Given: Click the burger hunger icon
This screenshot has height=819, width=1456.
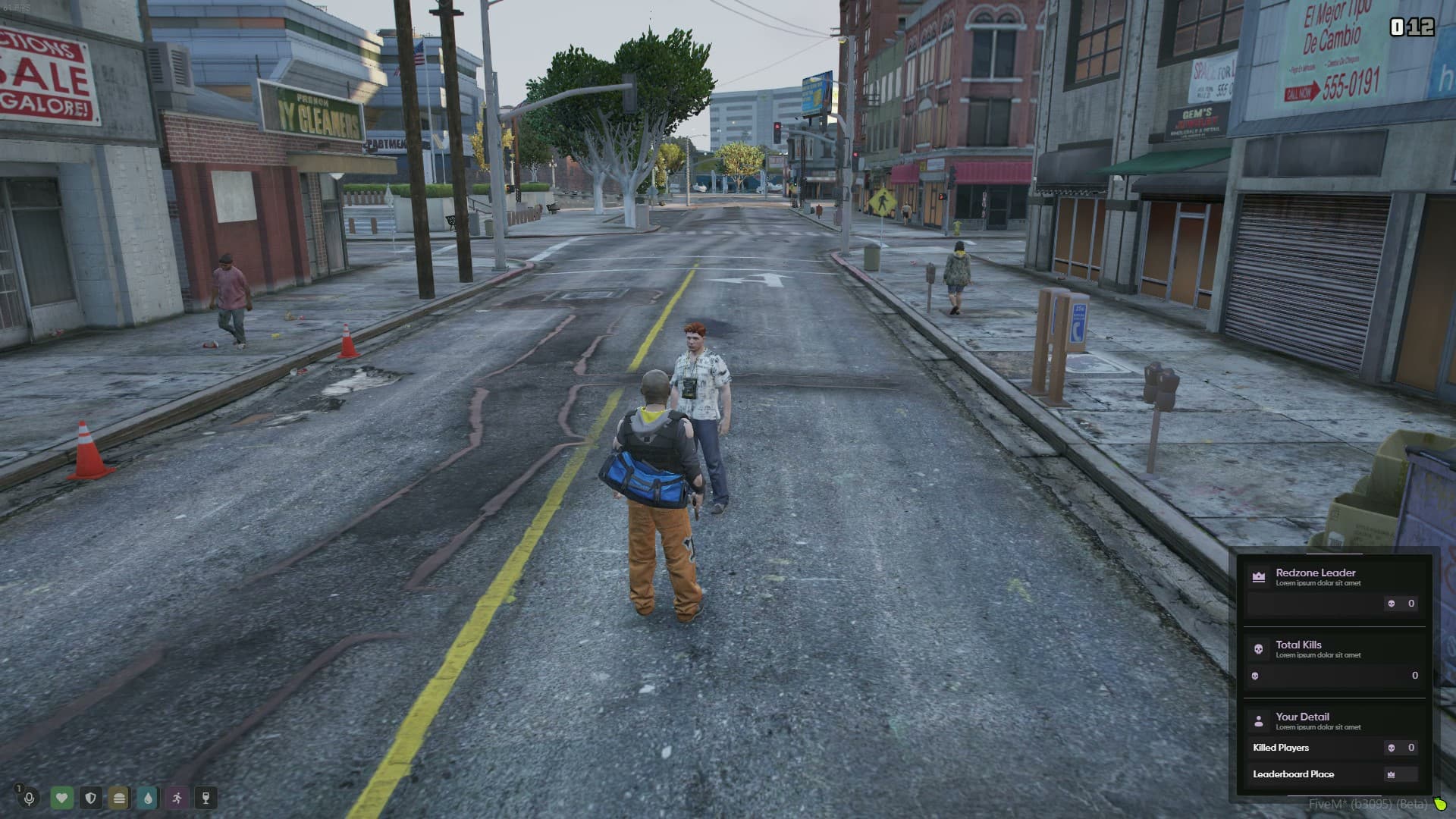Looking at the screenshot, I should click(x=119, y=798).
